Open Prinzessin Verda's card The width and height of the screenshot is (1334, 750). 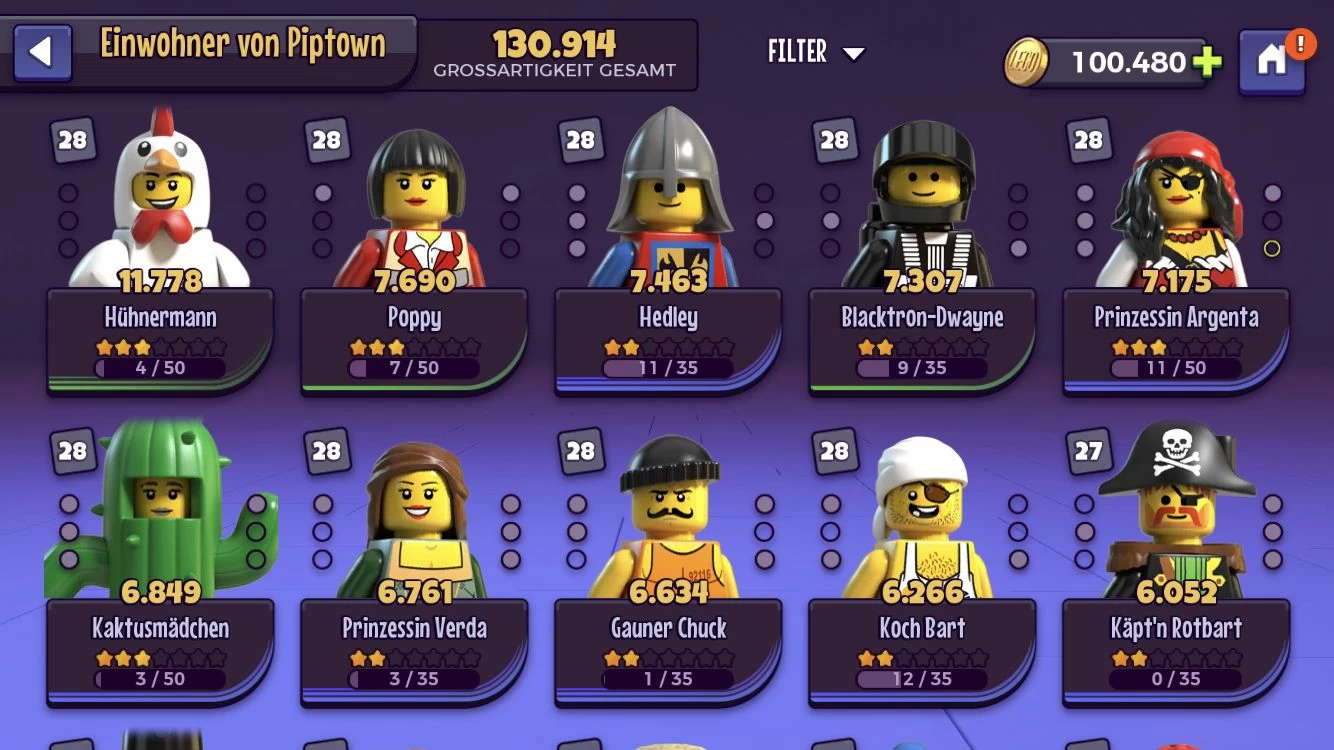click(x=414, y=640)
